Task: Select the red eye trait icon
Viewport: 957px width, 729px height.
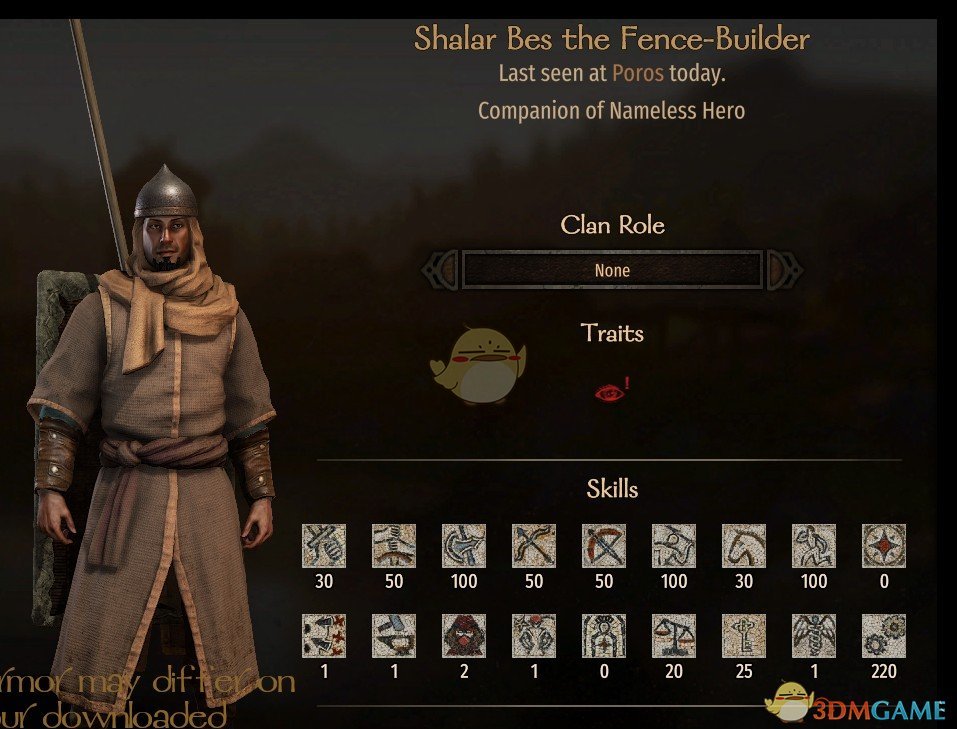Action: 609,391
